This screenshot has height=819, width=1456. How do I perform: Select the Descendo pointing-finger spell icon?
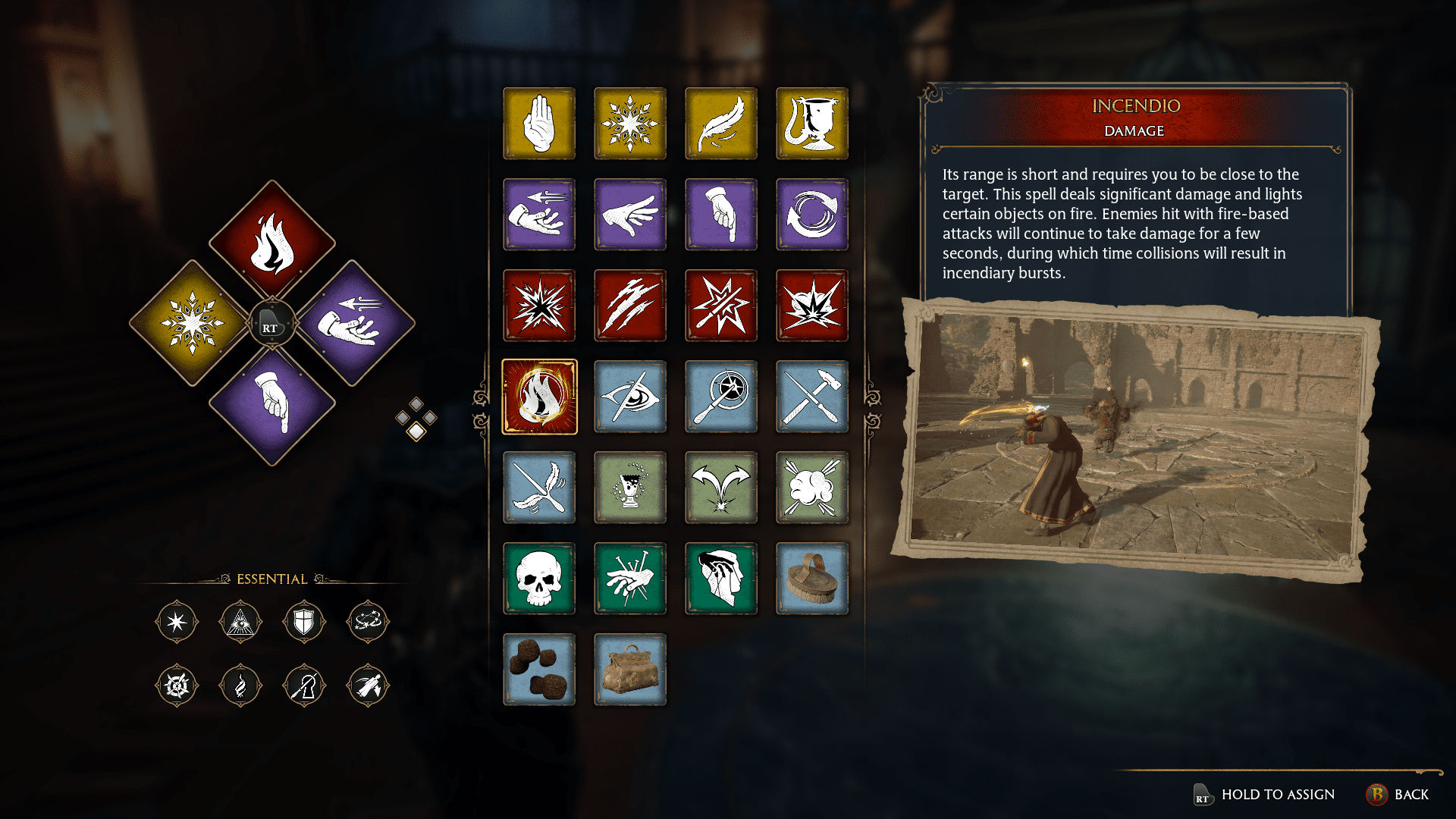click(x=721, y=215)
